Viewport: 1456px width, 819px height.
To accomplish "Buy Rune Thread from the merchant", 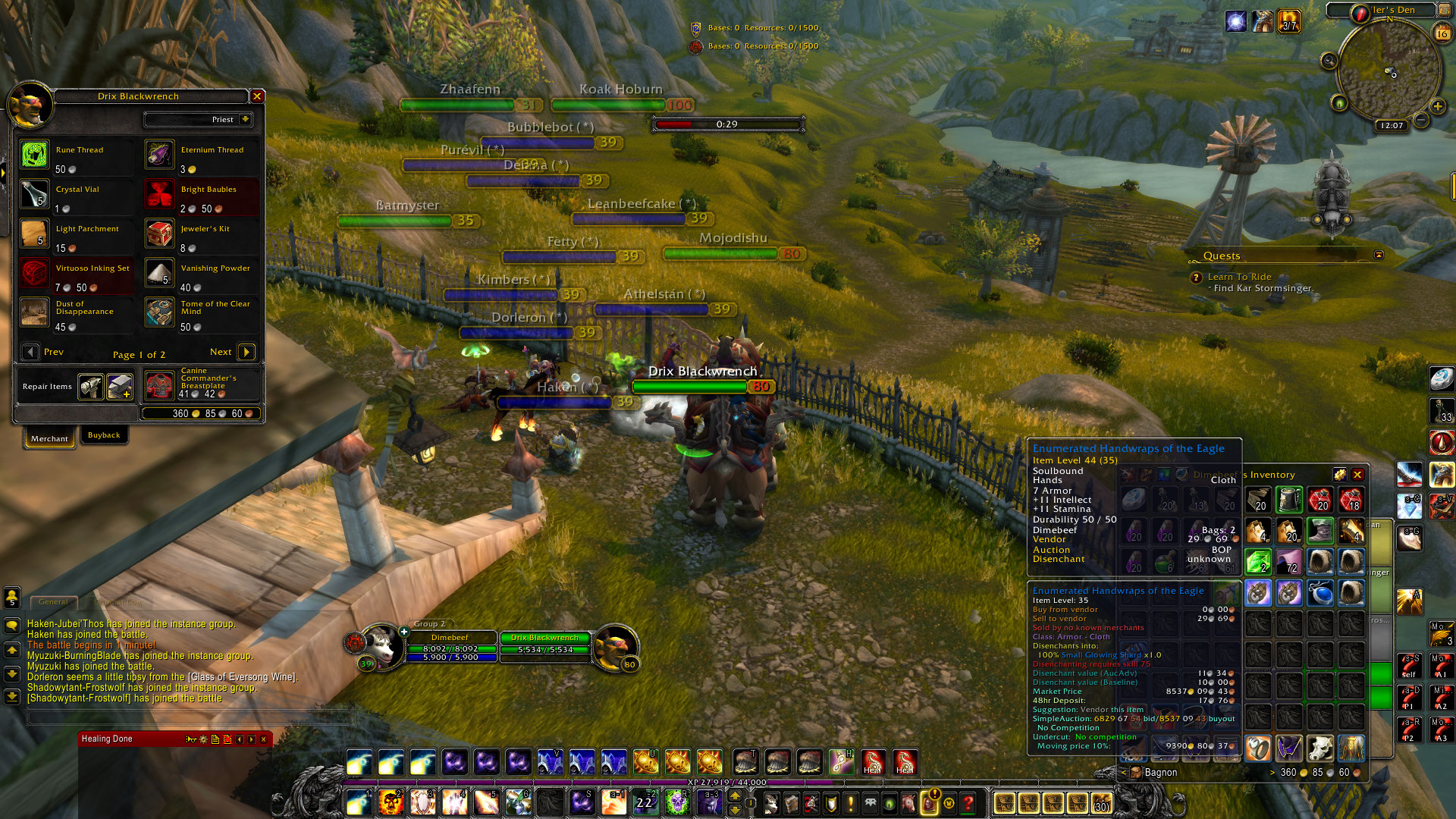I will coord(35,155).
